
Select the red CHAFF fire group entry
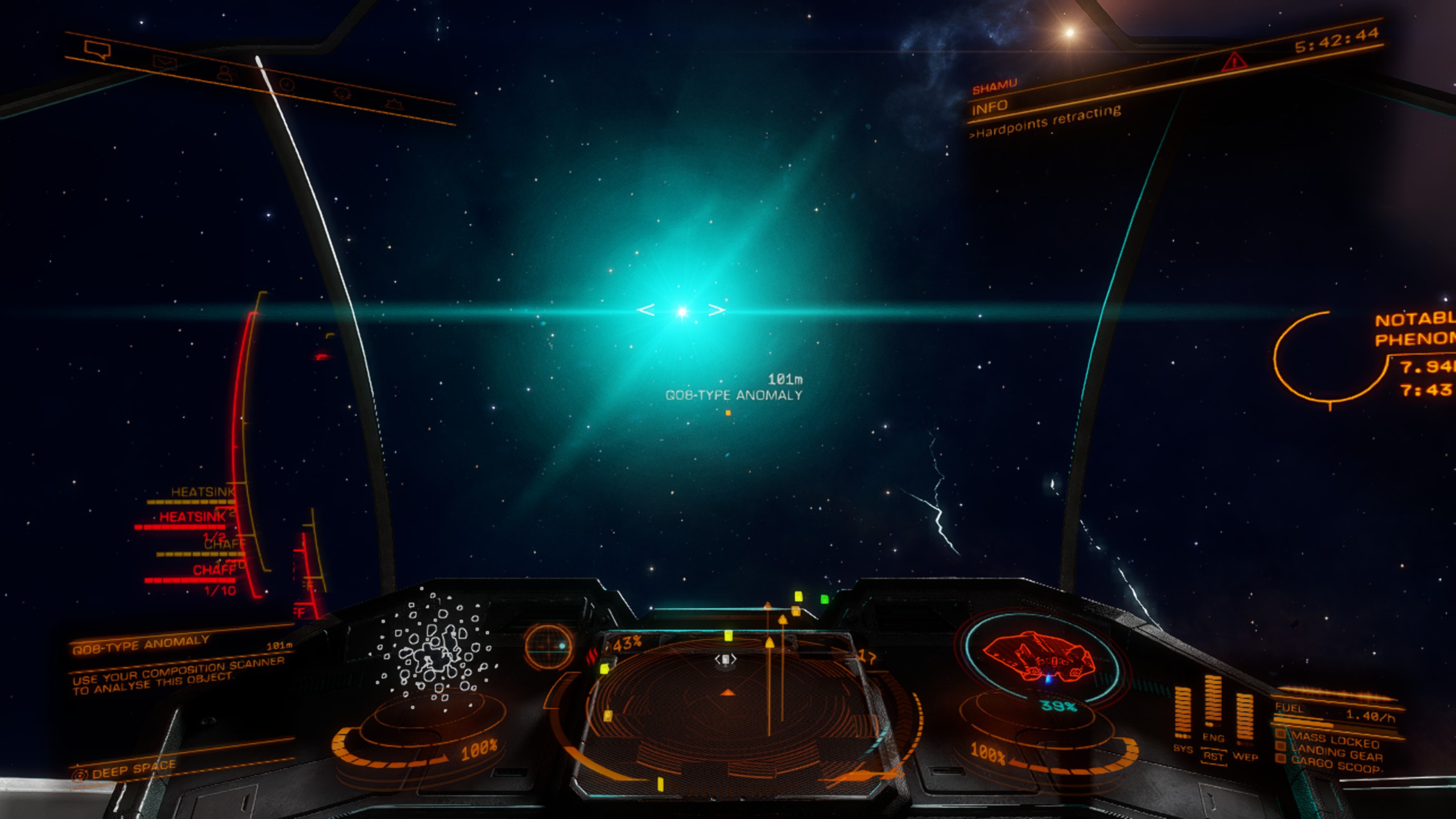click(214, 570)
